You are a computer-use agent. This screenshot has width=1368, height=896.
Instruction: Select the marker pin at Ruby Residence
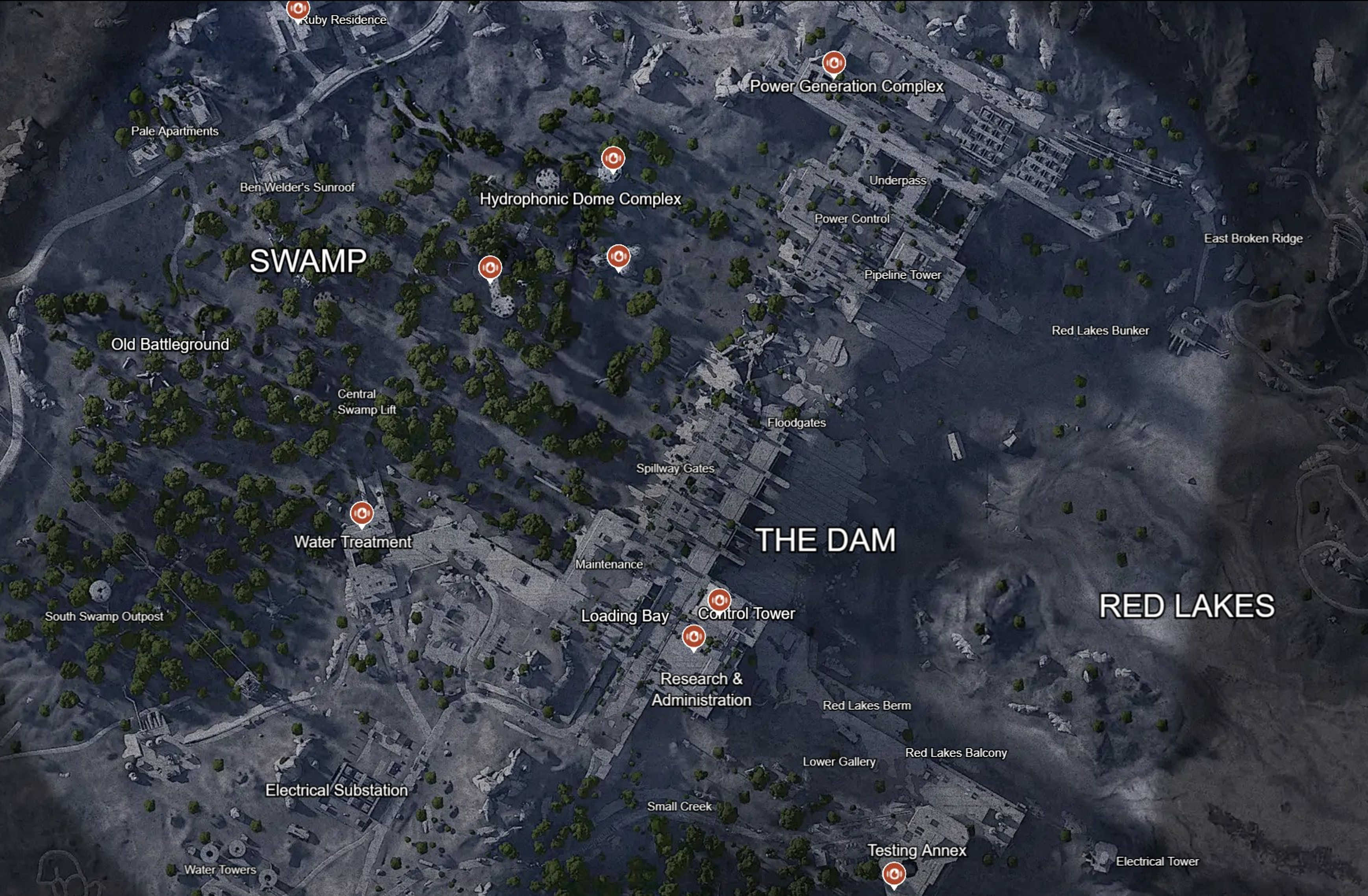tap(298, 9)
